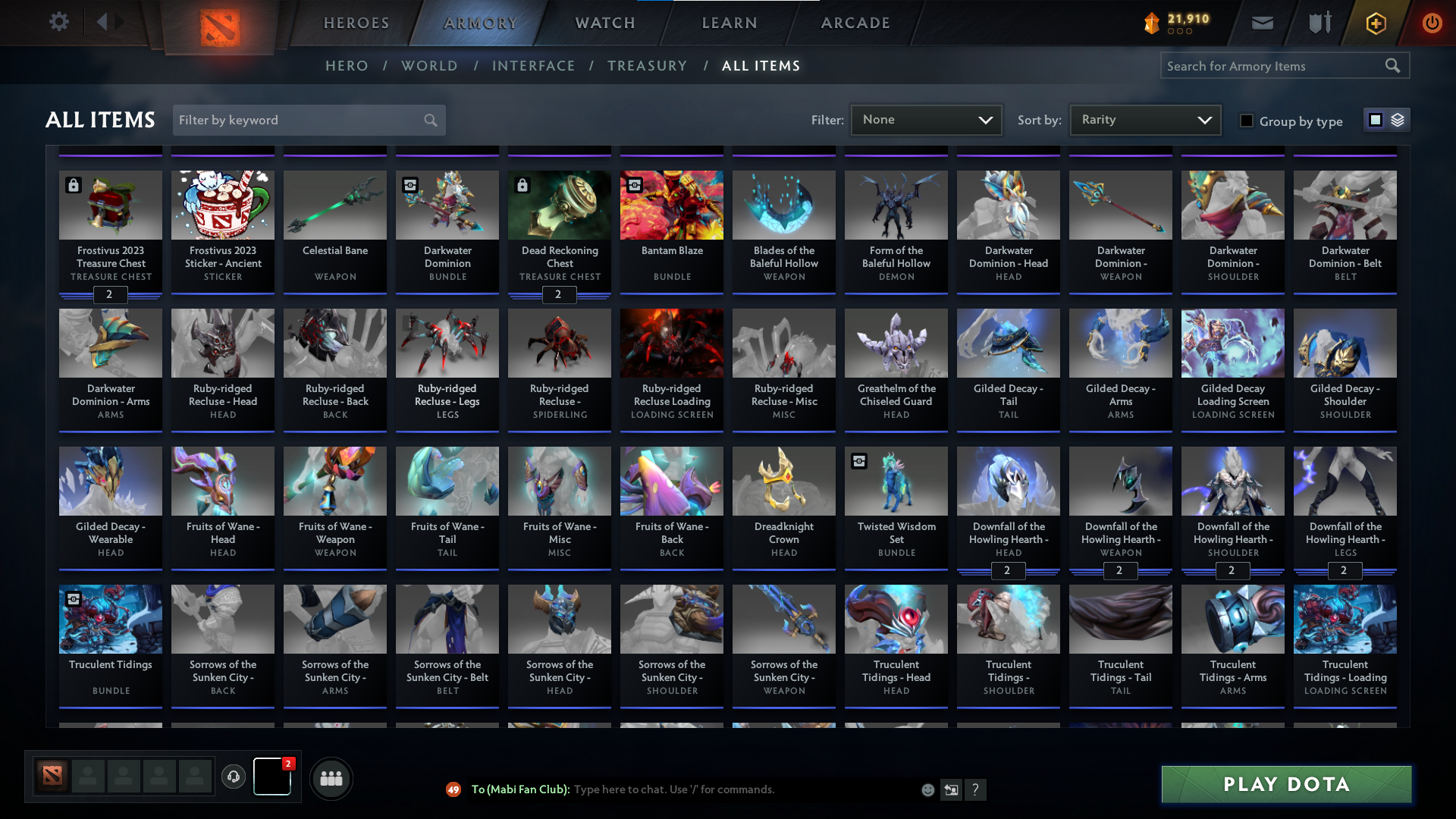1456x819 pixels.
Task: Open the Filter dropdown set to None
Action: point(925,119)
